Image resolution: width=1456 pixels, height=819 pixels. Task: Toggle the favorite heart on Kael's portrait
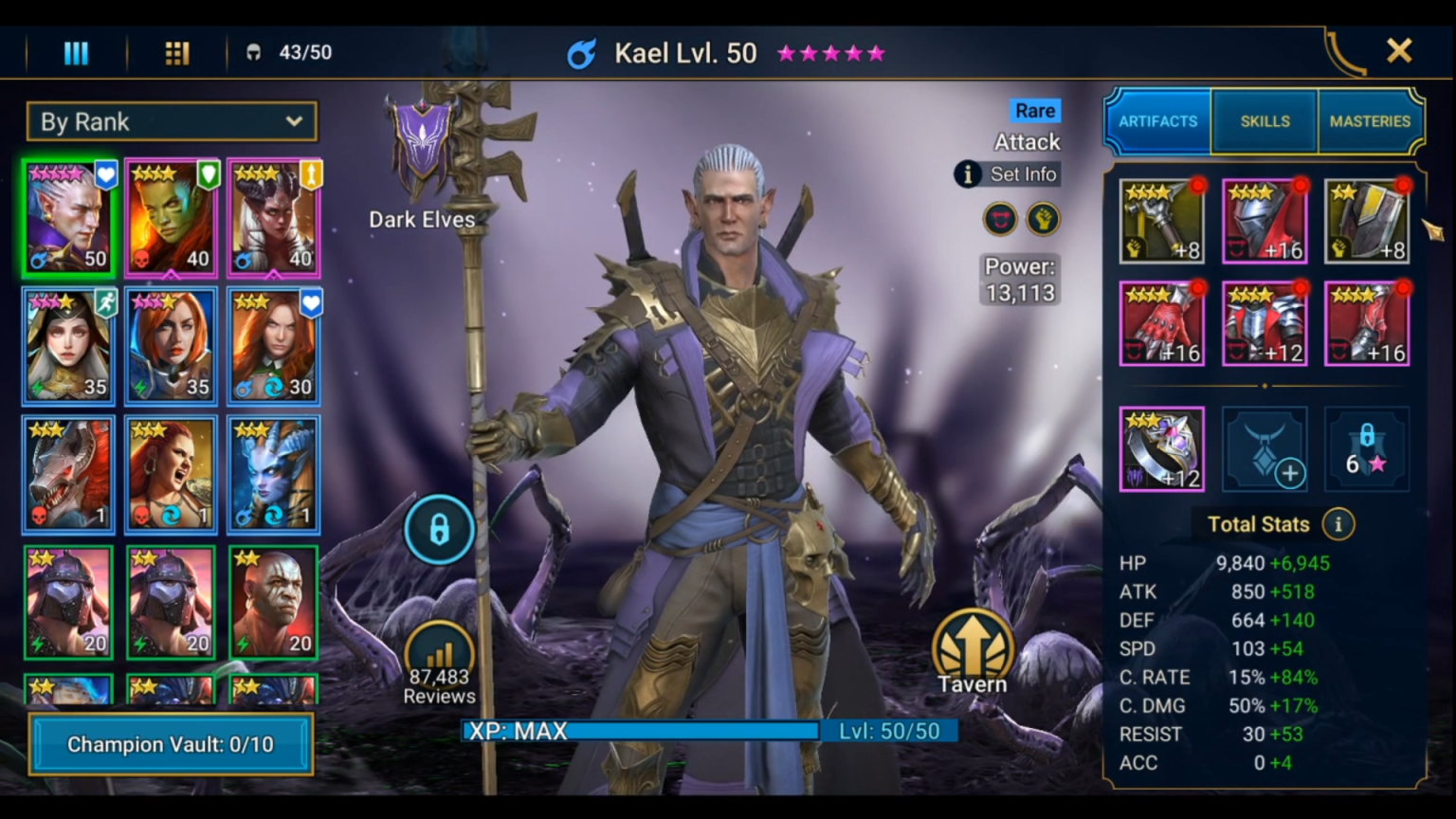click(105, 174)
